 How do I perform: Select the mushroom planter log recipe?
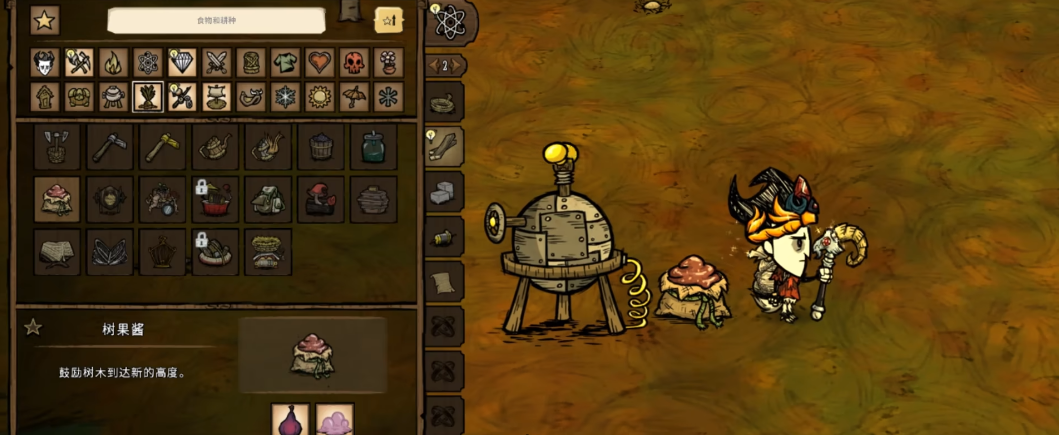[x=320, y=200]
